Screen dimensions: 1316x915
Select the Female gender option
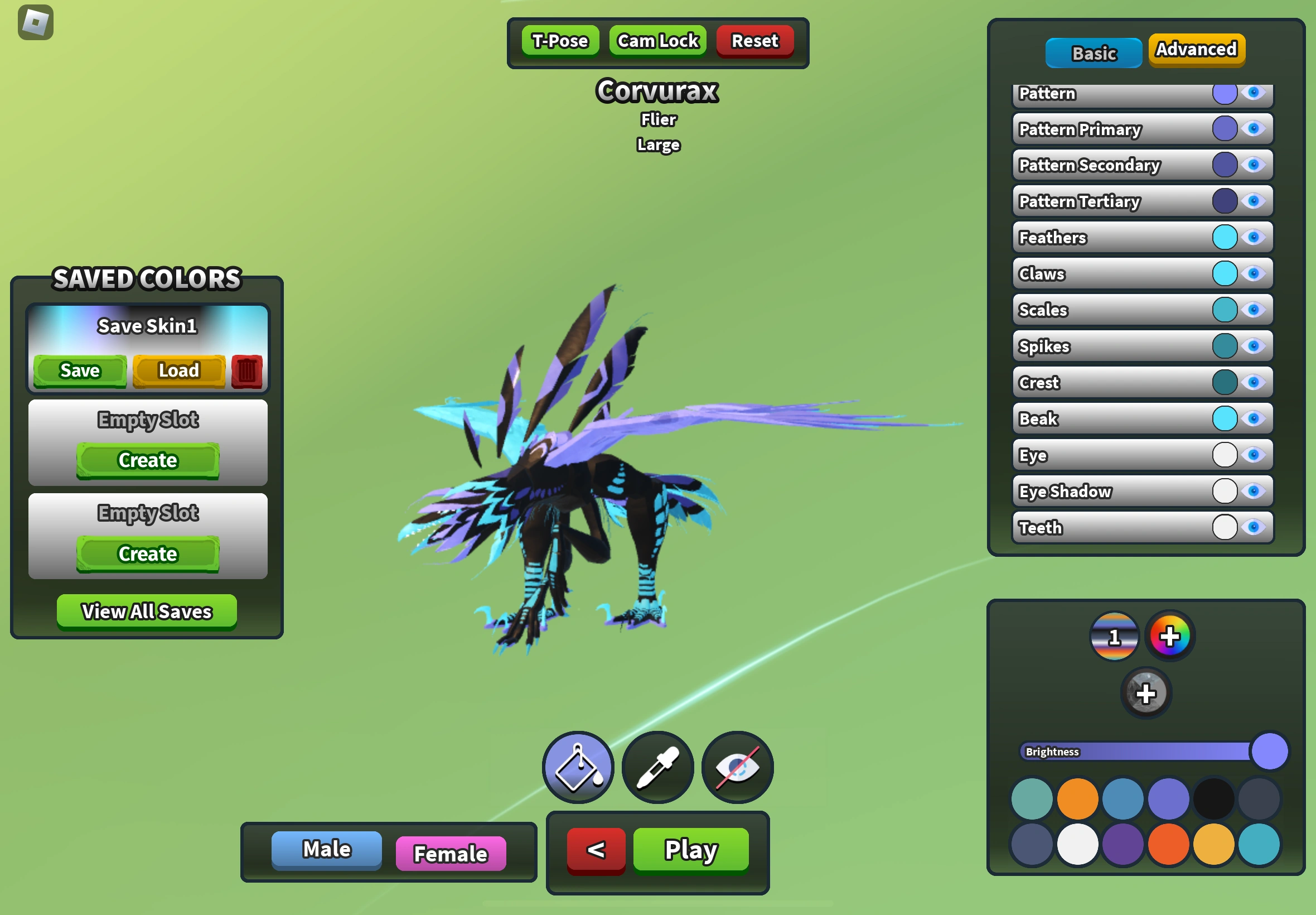point(451,854)
